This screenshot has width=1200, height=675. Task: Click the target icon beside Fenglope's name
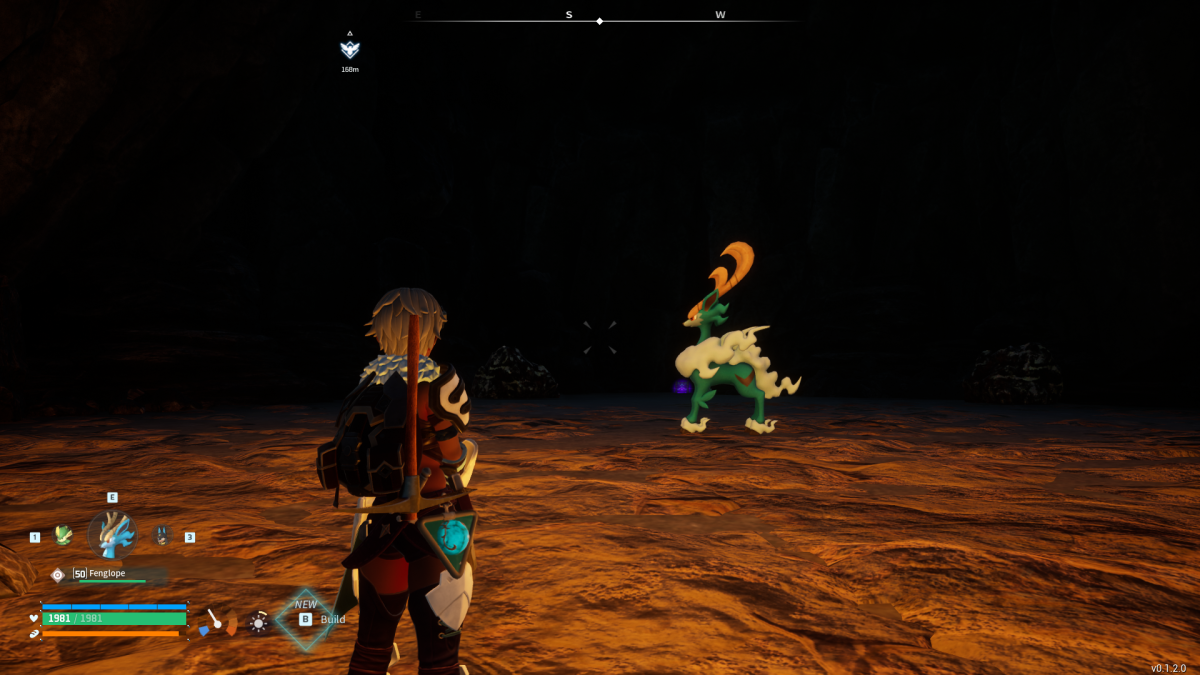(58, 574)
